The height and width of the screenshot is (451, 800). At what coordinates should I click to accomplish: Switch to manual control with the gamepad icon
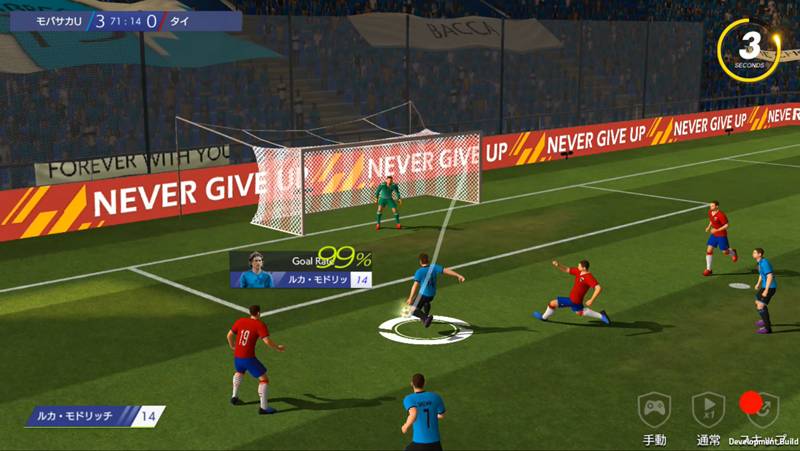click(654, 409)
